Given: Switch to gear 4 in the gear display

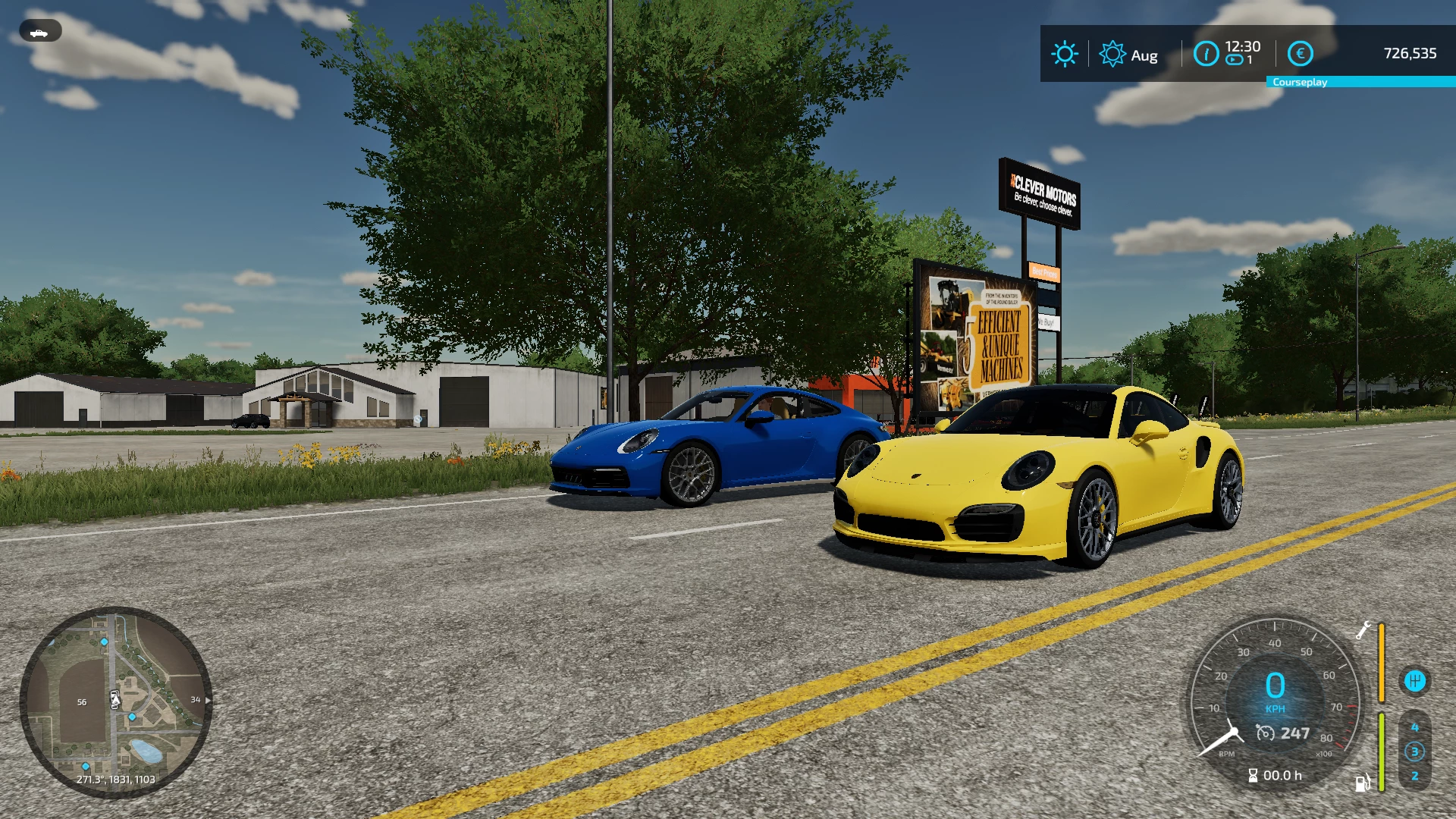Looking at the screenshot, I should pos(1415,728).
